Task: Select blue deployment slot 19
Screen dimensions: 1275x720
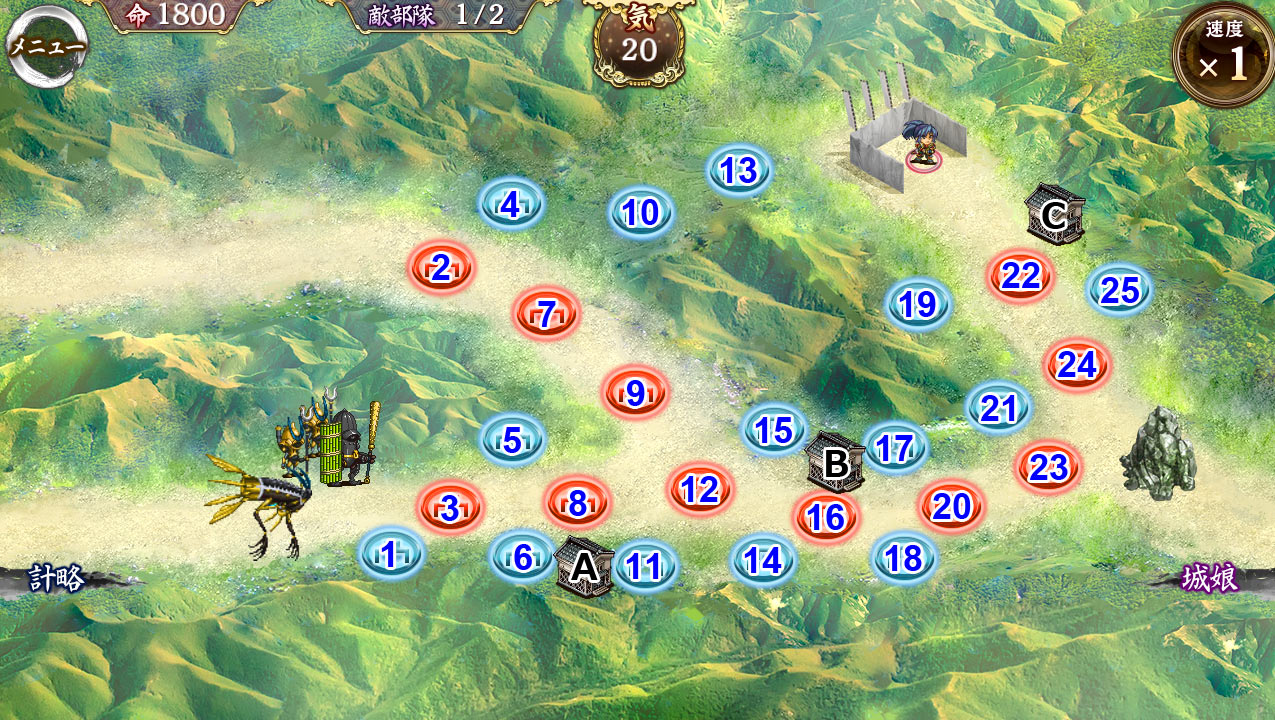Action: 918,304
